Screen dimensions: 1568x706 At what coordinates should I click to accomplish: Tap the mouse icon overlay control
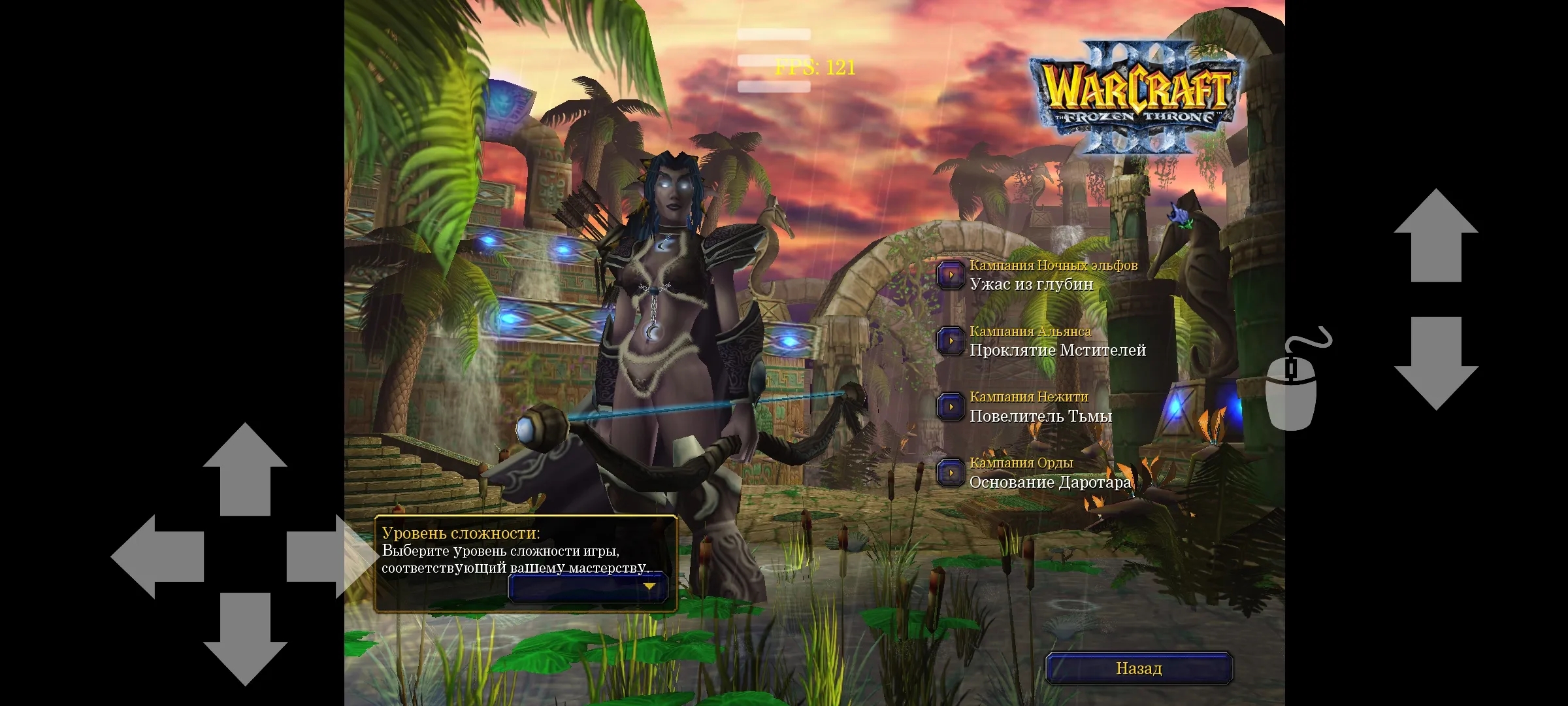1292,386
